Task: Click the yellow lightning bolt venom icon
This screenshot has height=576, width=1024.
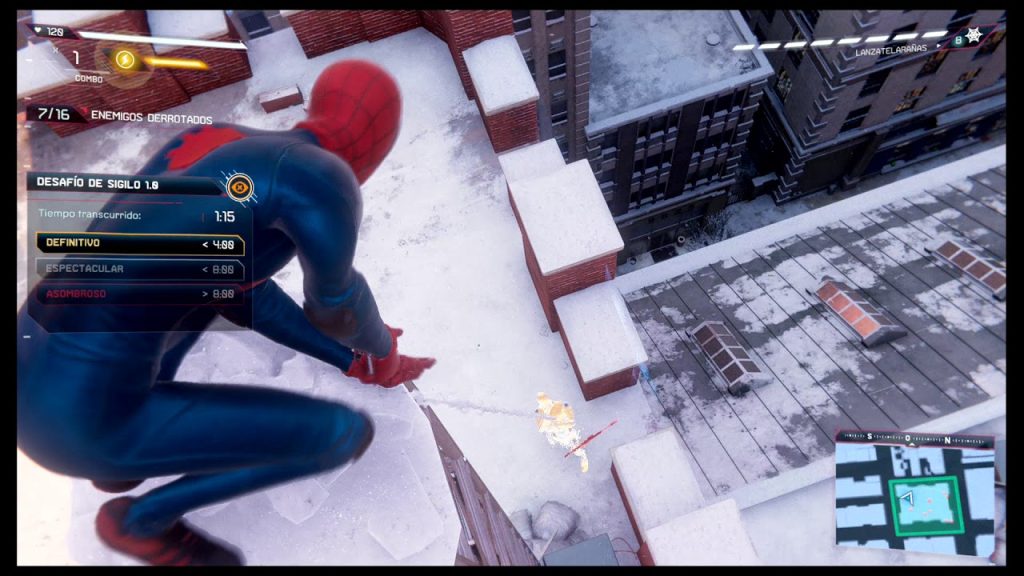Action: [125, 60]
